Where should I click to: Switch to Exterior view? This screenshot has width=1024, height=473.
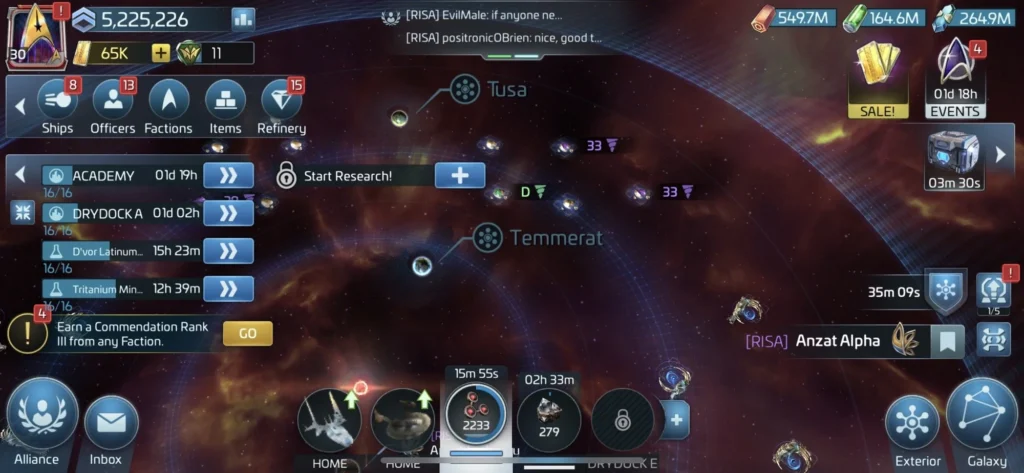coord(912,425)
